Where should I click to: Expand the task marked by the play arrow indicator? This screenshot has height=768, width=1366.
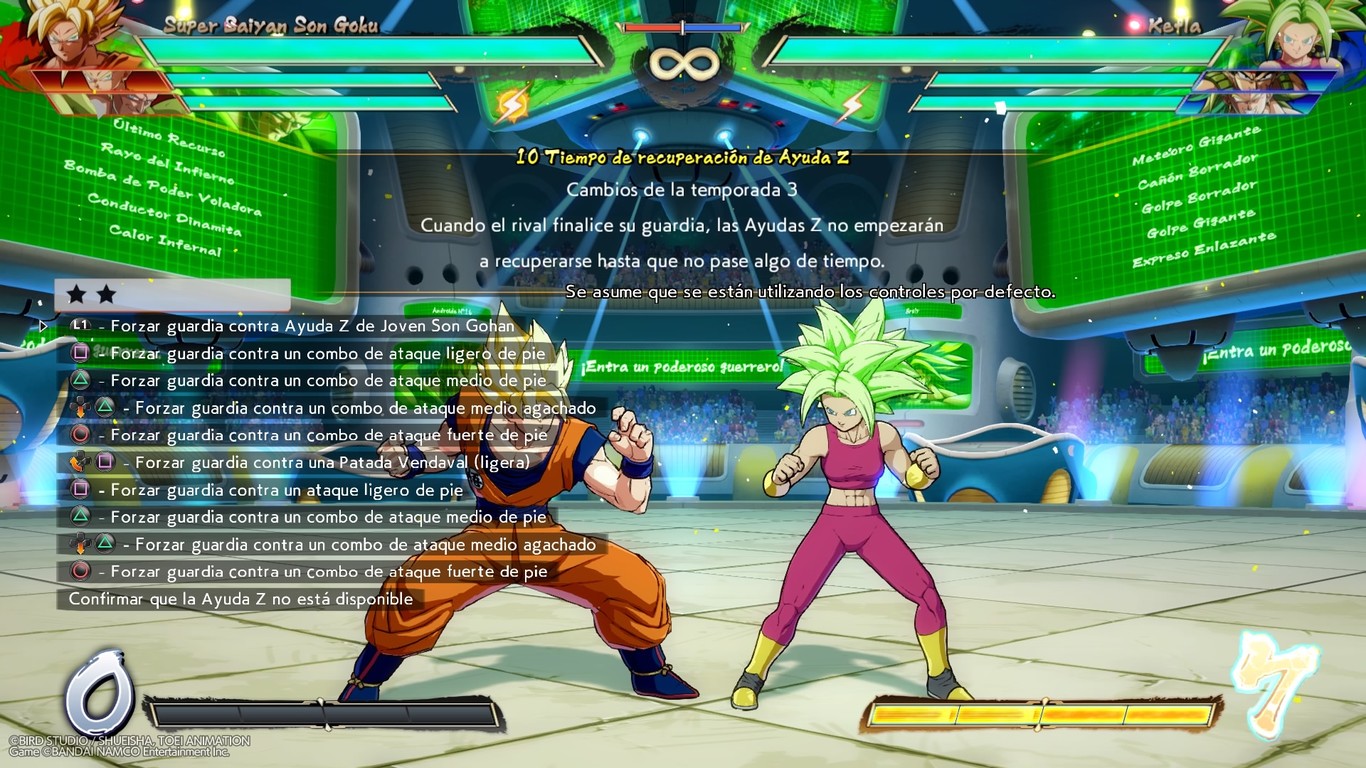click(x=42, y=325)
